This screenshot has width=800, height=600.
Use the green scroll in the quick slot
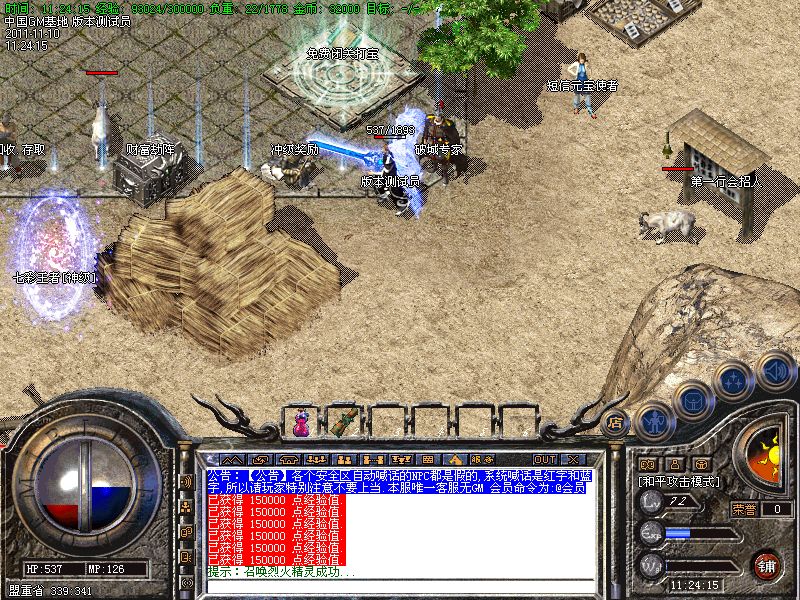(x=345, y=421)
